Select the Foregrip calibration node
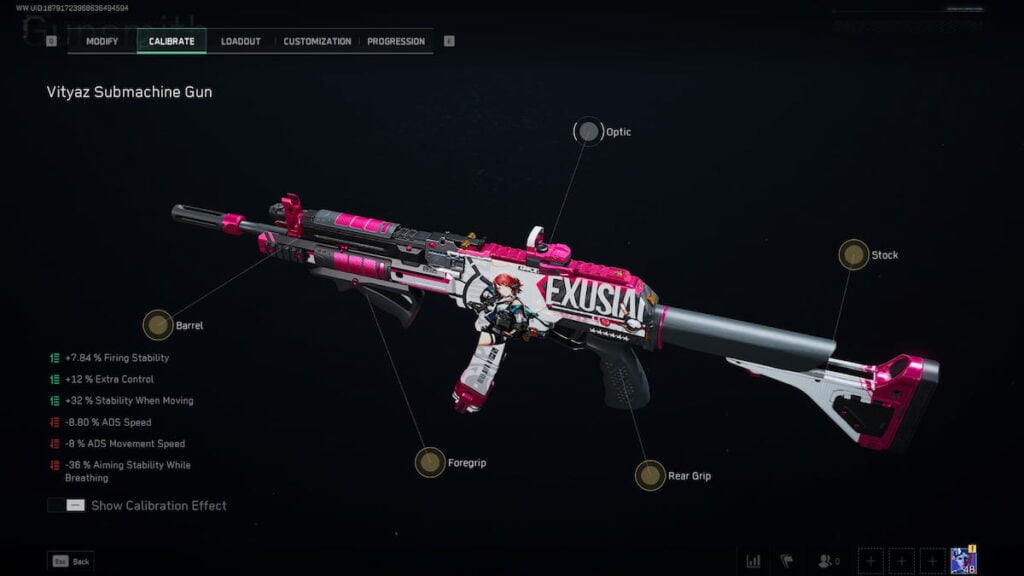 point(430,462)
